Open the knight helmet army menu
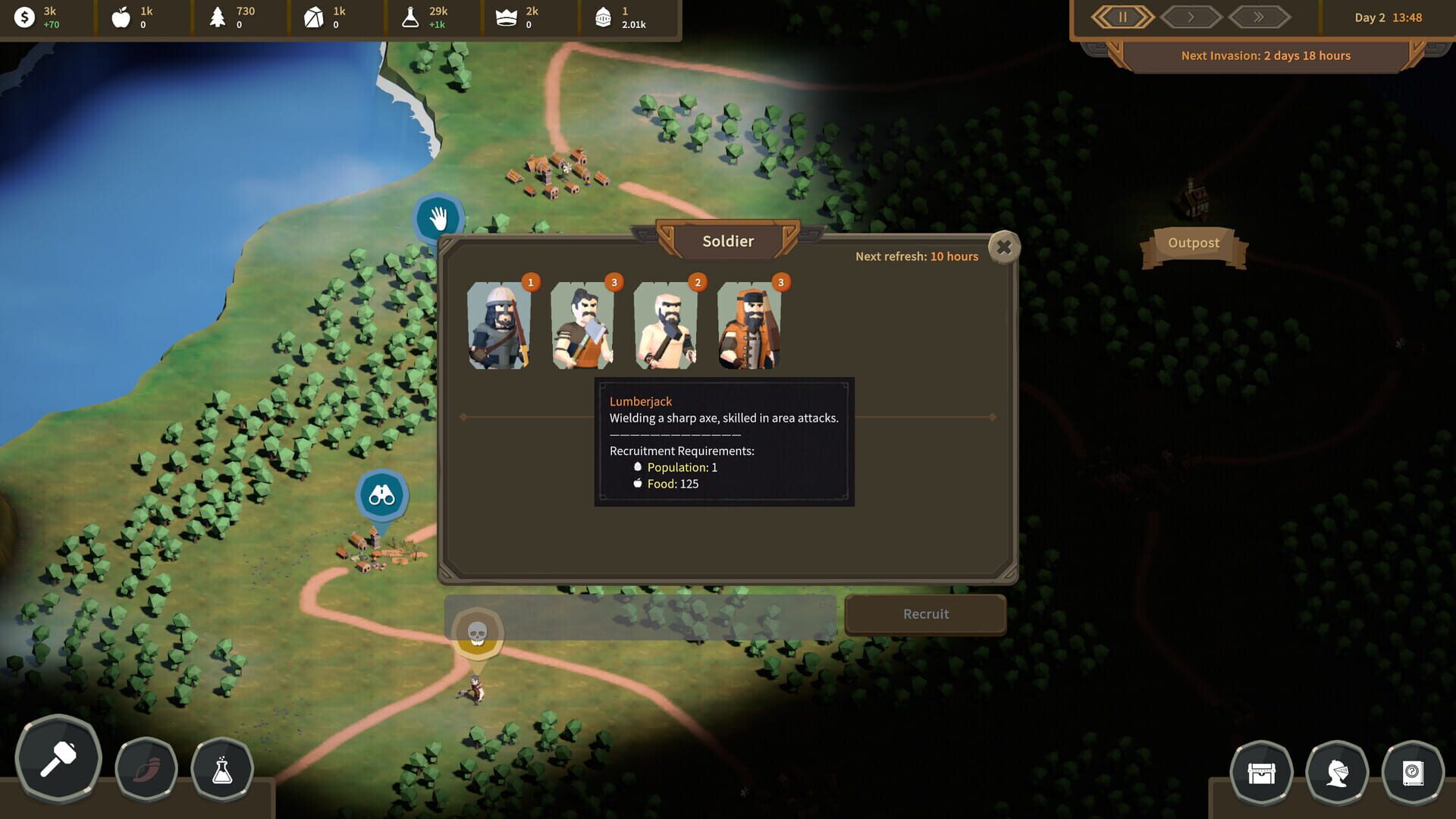 click(1337, 773)
